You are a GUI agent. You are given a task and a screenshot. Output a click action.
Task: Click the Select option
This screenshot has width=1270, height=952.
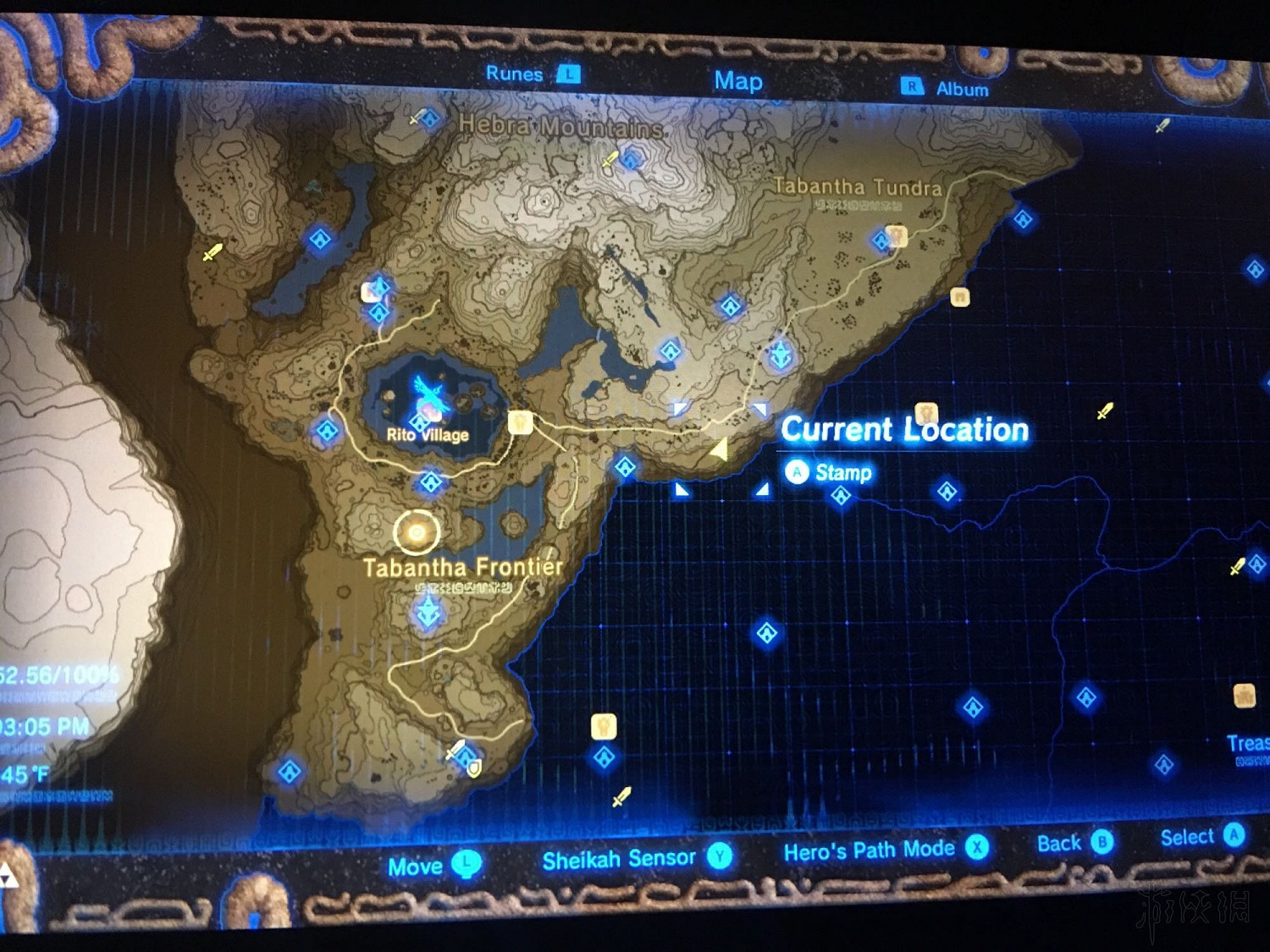click(x=1190, y=838)
